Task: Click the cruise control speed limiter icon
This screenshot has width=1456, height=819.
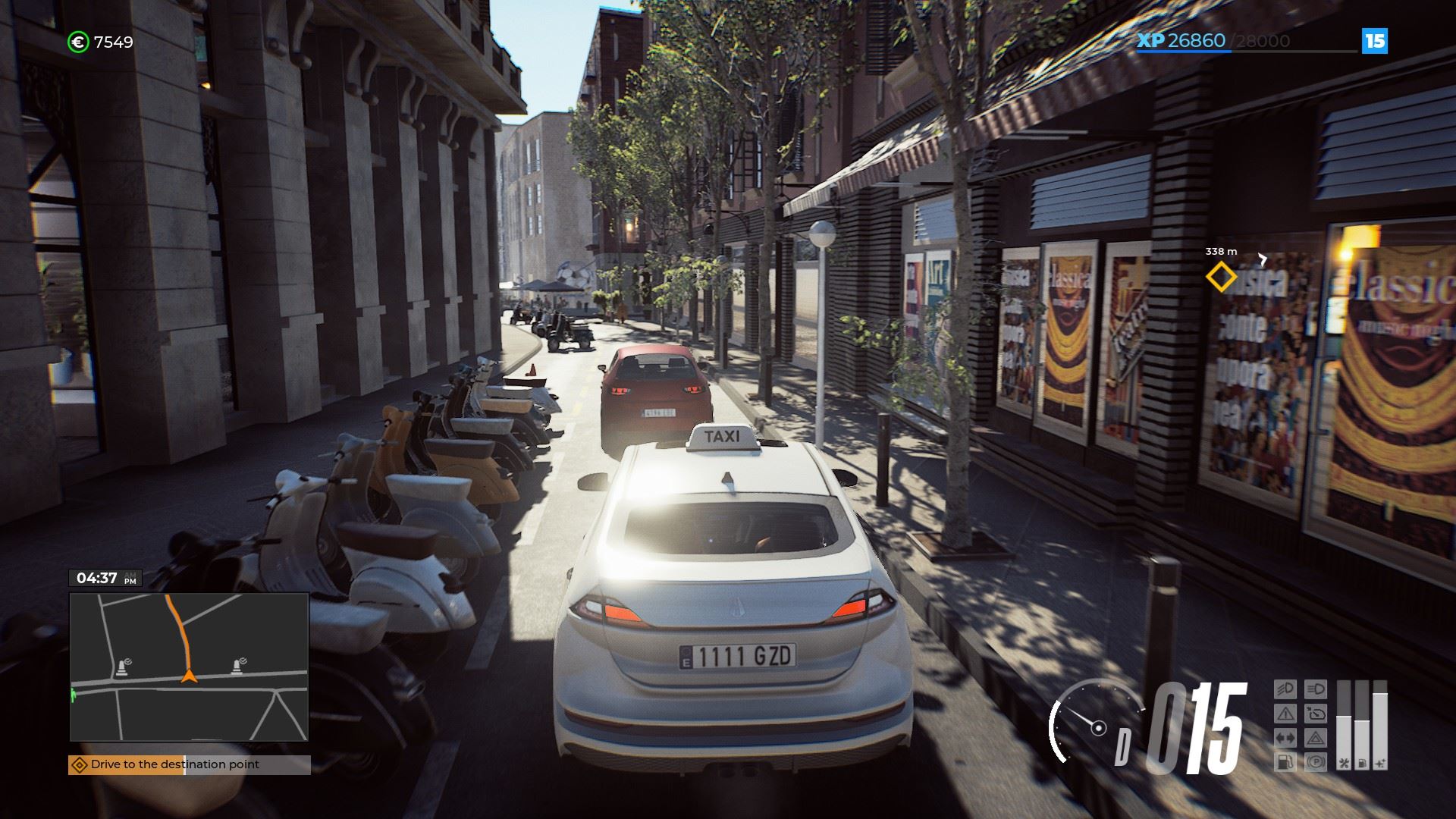Action: click(x=1316, y=714)
